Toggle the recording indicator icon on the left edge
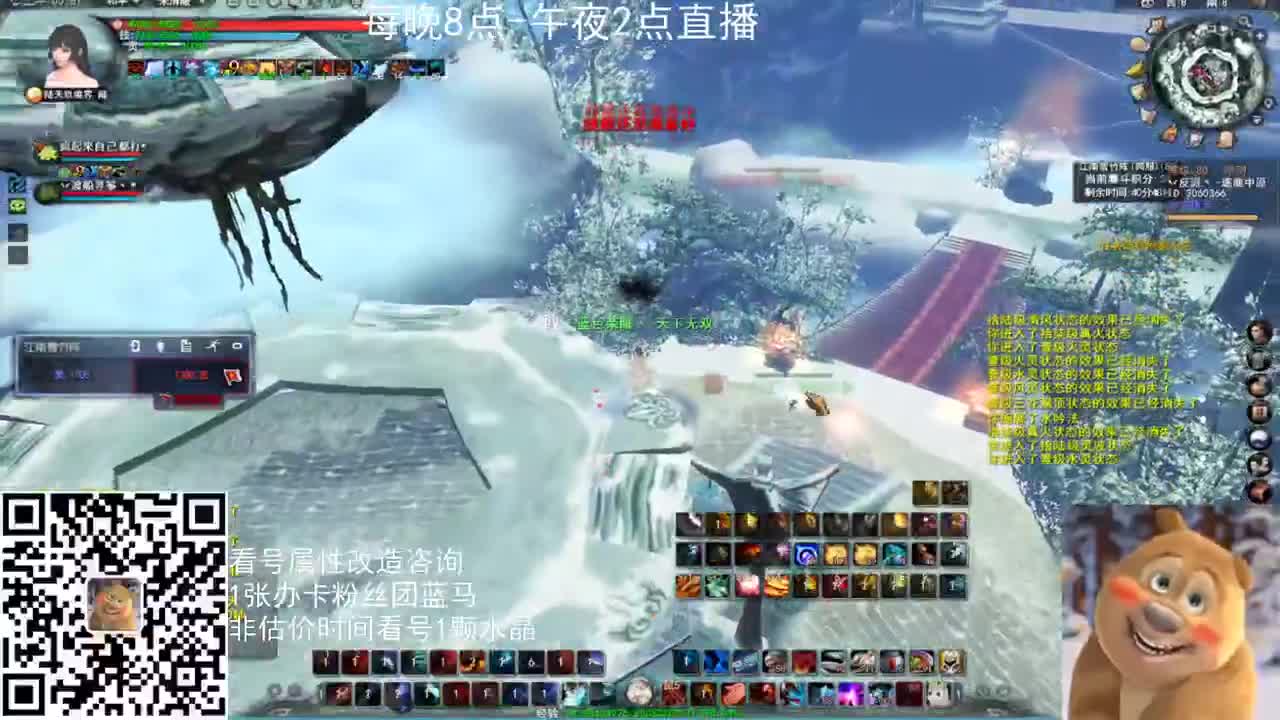1280x720 pixels. [16, 185]
